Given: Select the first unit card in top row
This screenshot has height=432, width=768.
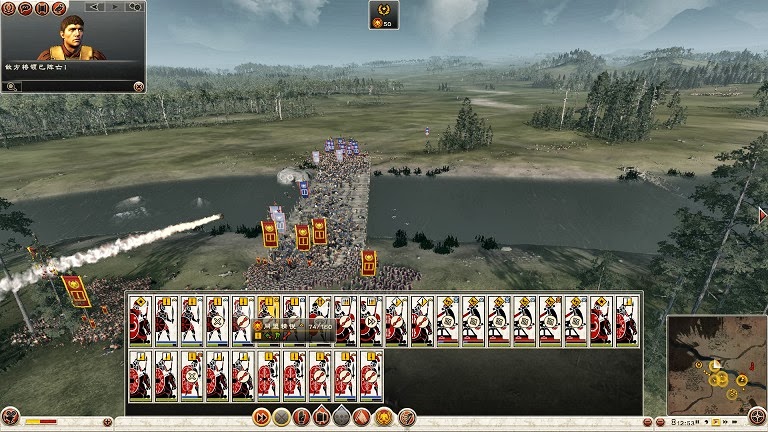Looking at the screenshot, I should (x=141, y=321).
